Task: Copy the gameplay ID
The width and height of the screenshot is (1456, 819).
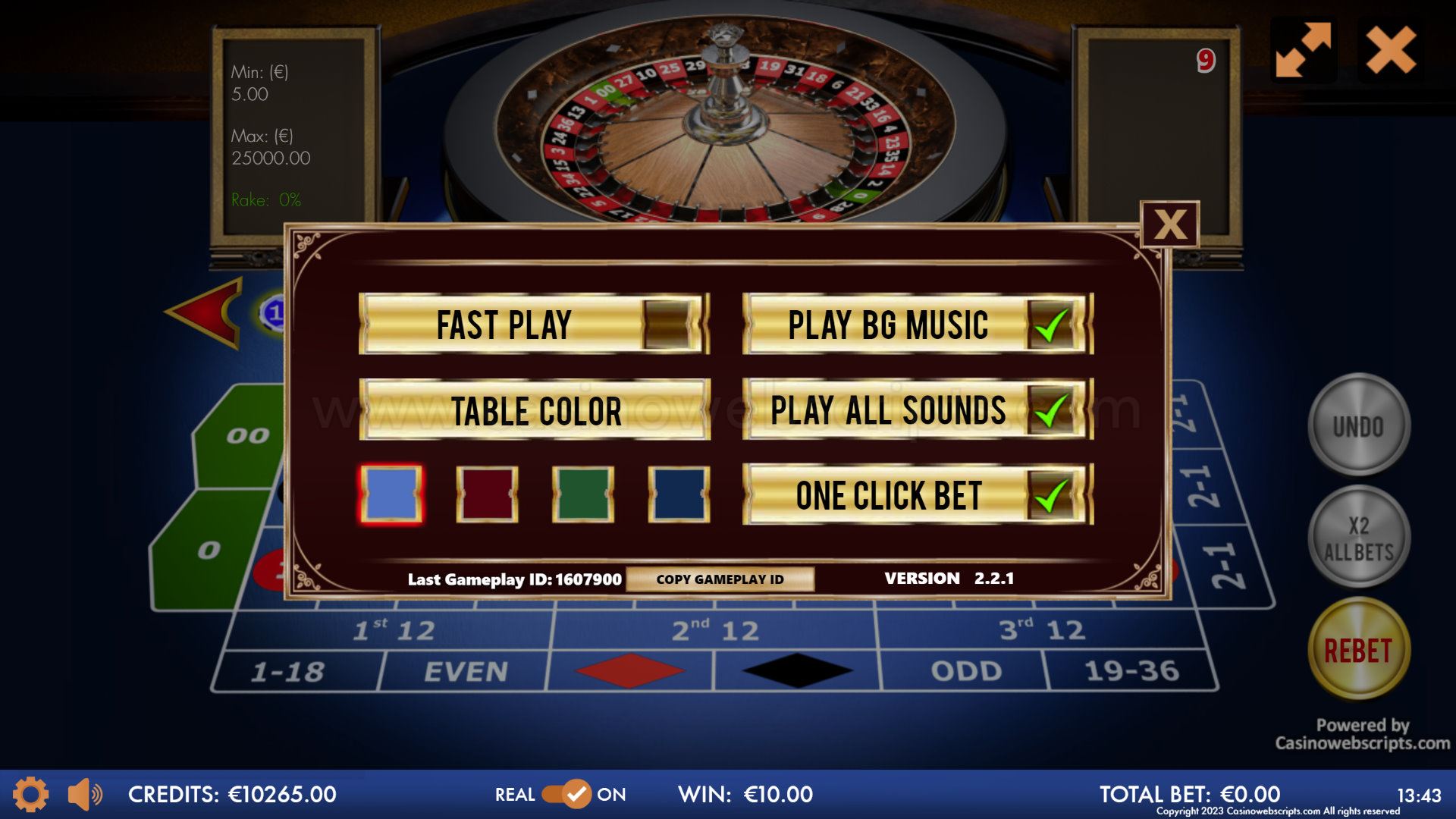Action: pos(720,579)
